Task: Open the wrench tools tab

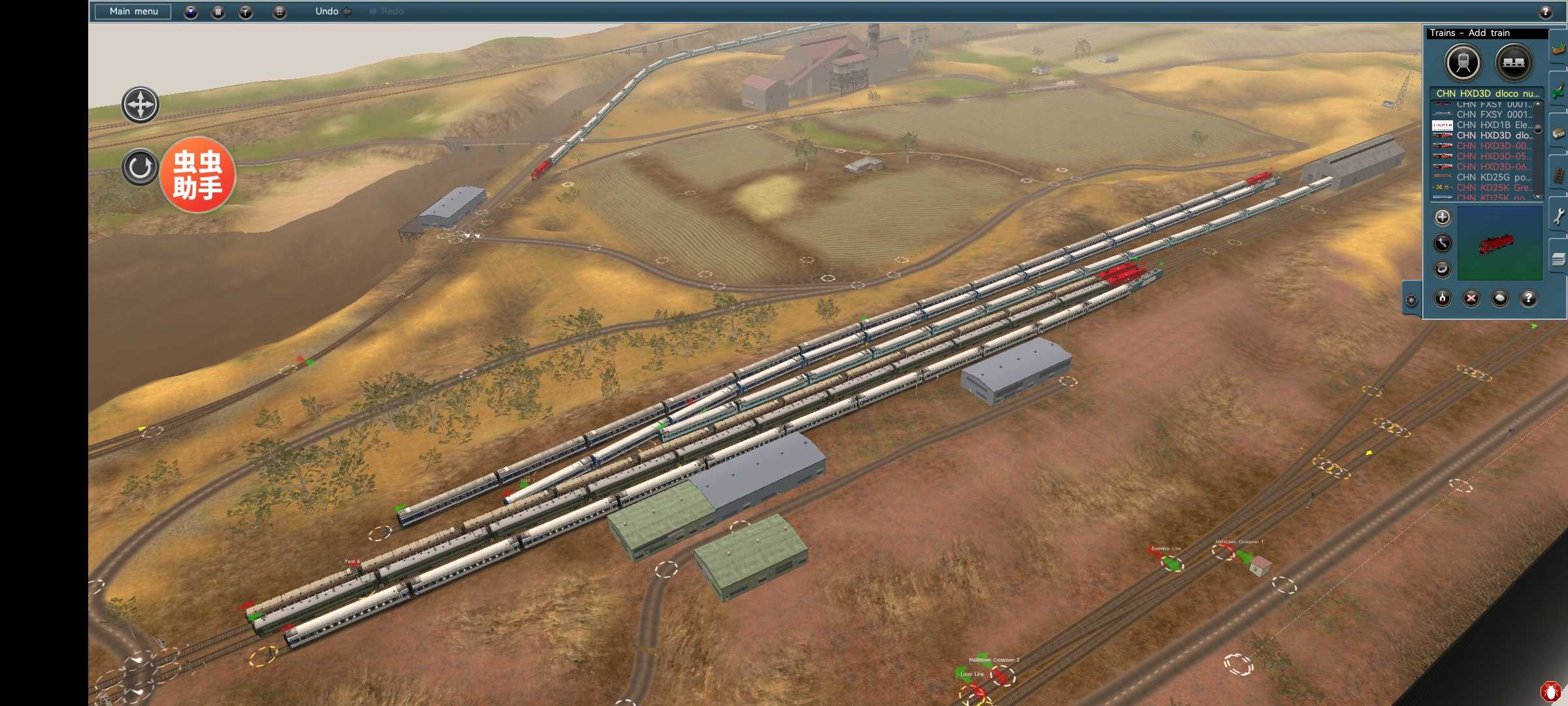Action: coord(1559,217)
